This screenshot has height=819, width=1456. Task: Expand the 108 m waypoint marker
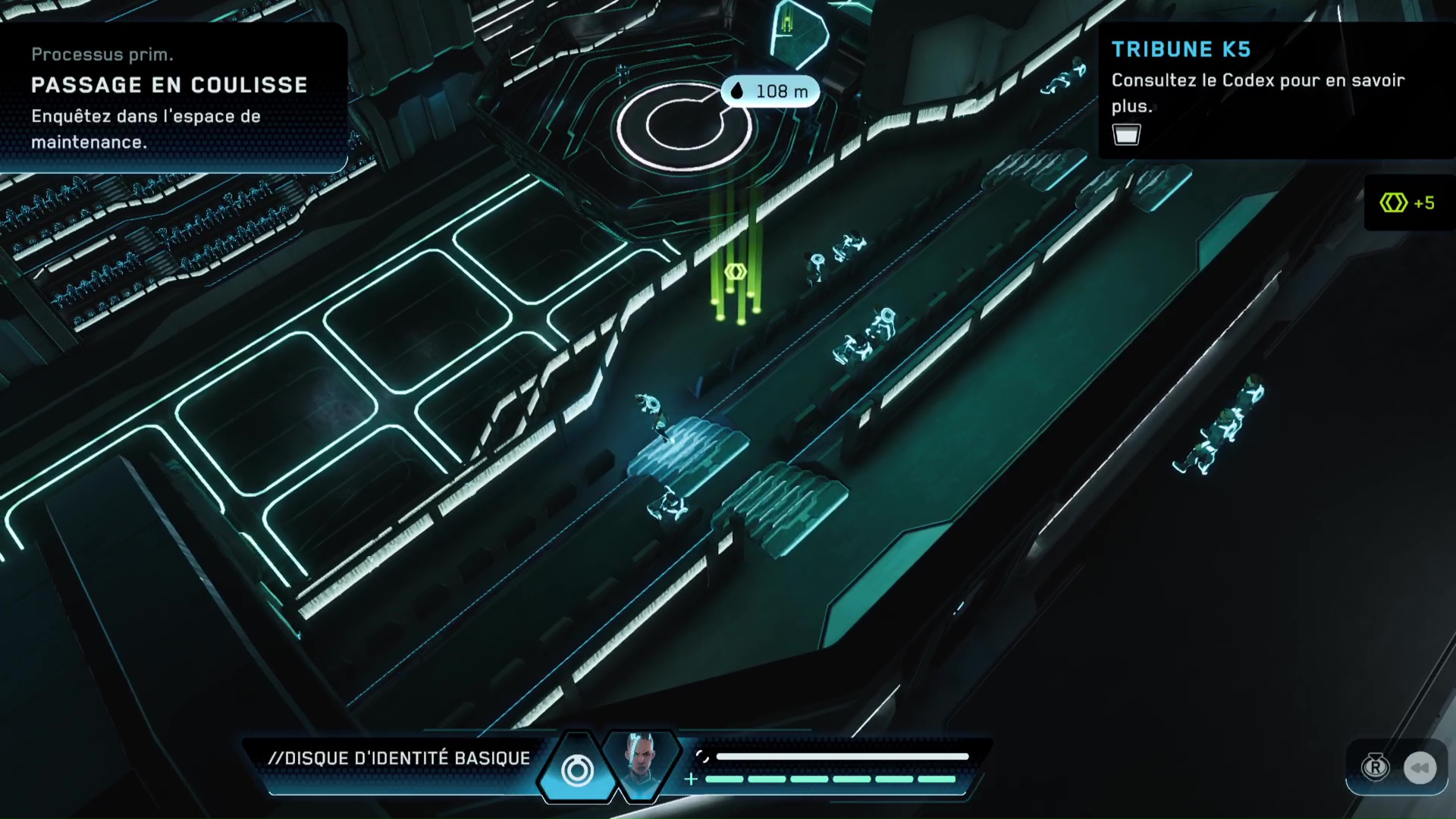point(770,91)
